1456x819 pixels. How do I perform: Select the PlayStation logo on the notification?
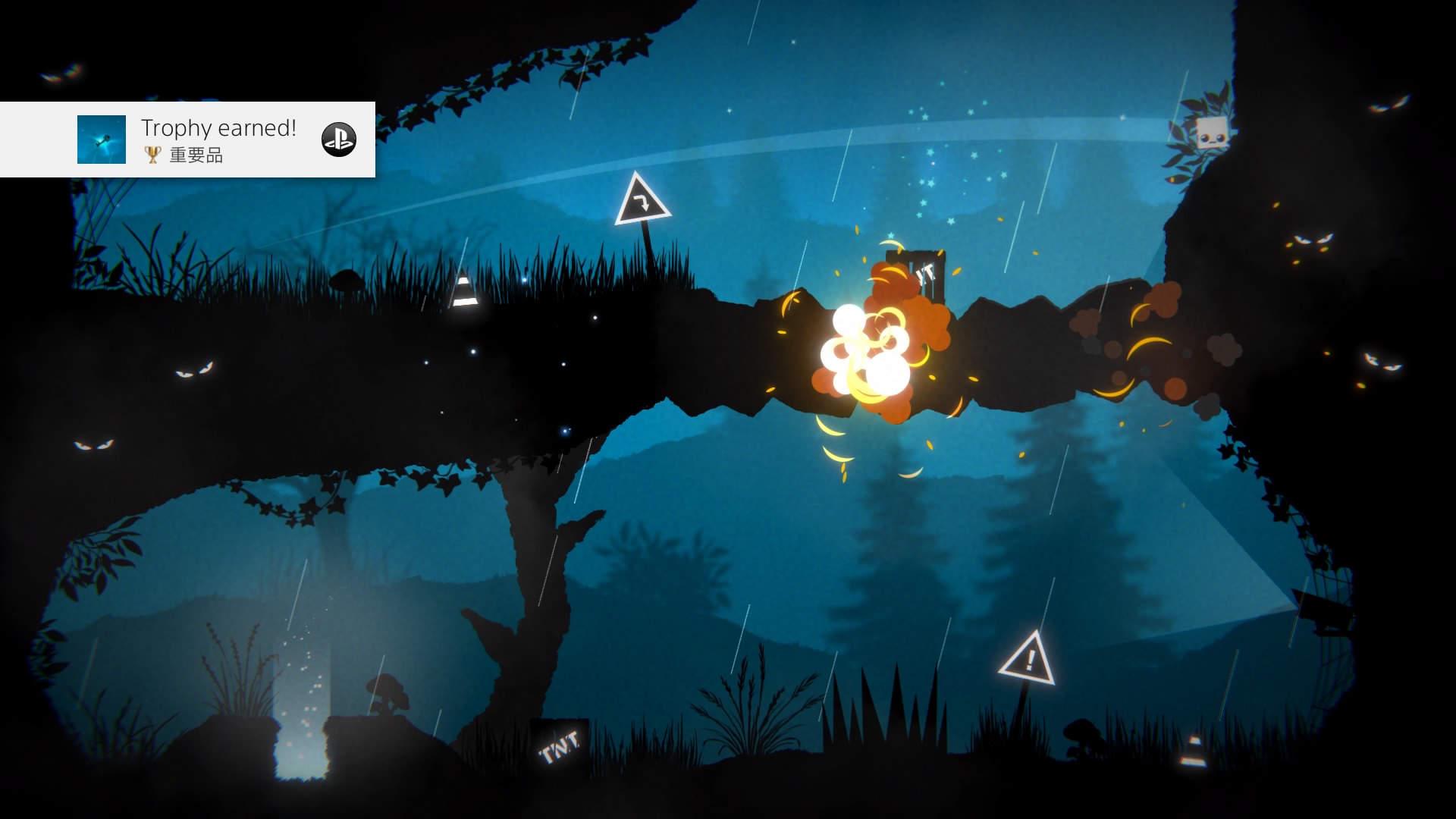[338, 140]
